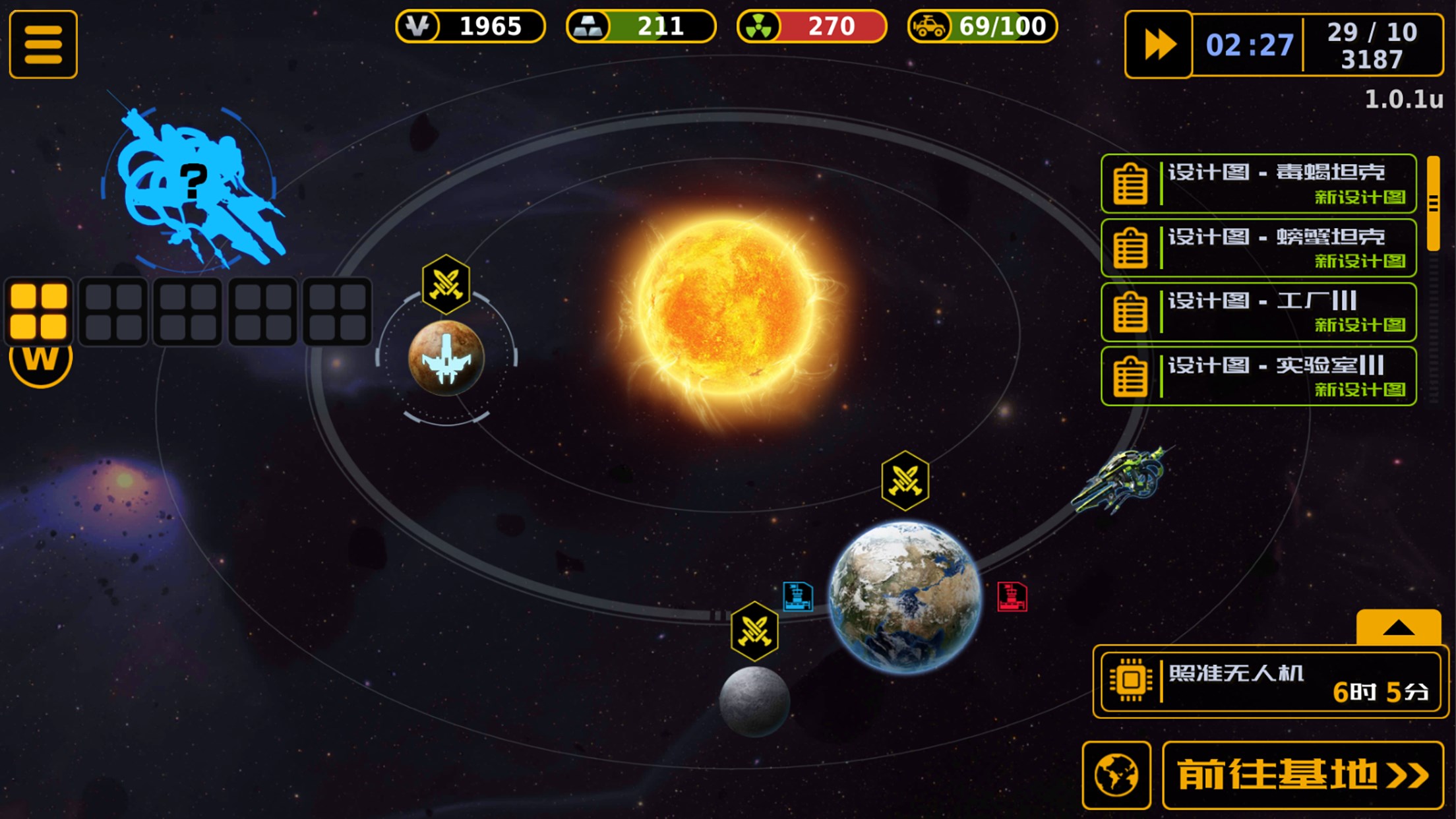Screen dimensions: 1456x819
Task: Click the 前往基地 go-to-base button
Action: [1302, 775]
